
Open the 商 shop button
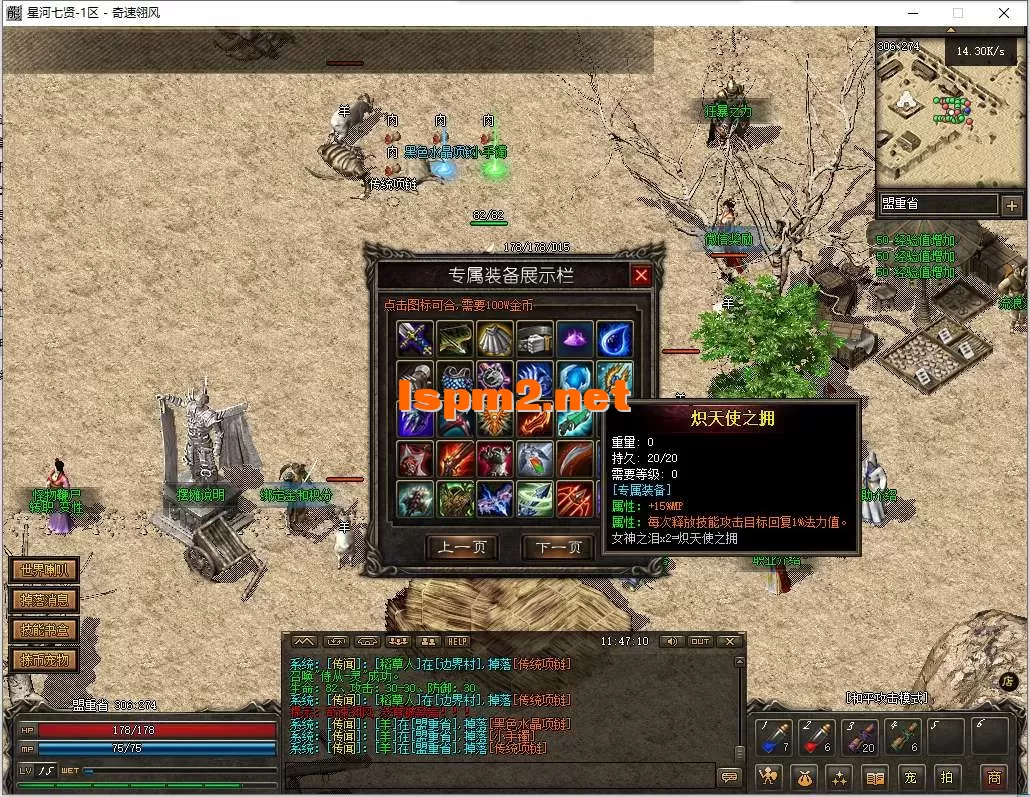994,777
